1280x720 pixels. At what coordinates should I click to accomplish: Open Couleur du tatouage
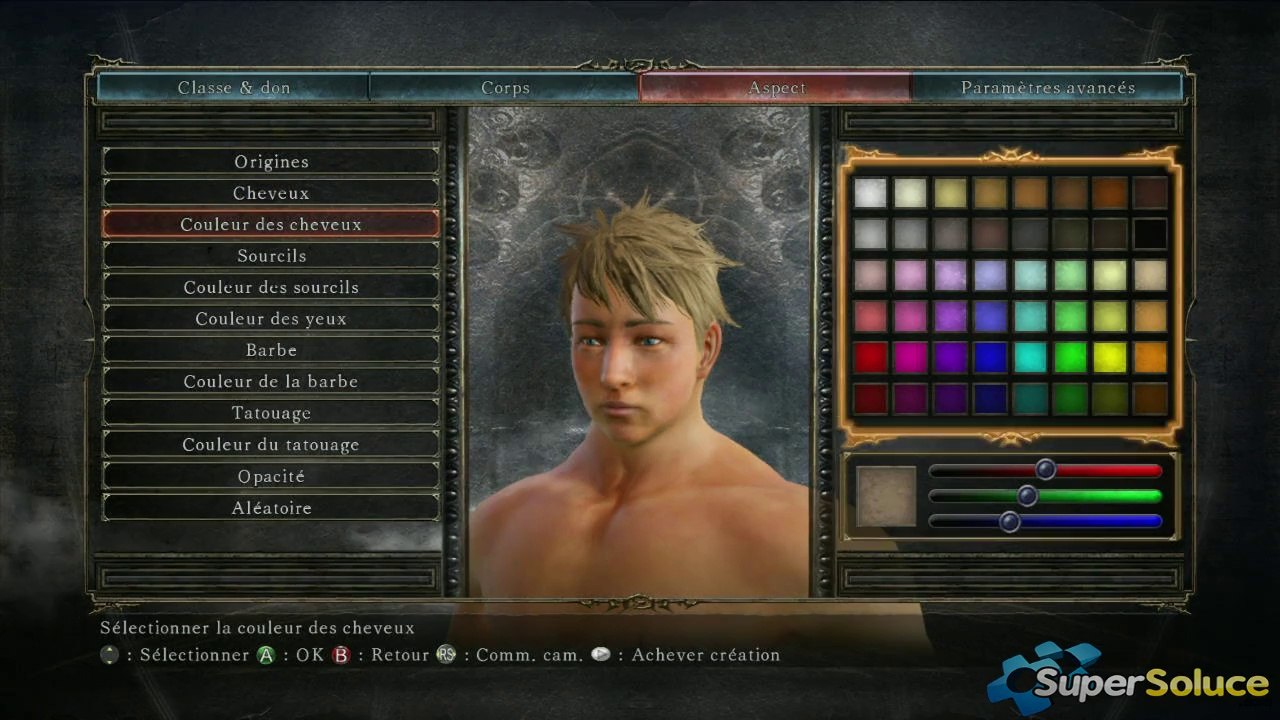pyautogui.click(x=271, y=445)
